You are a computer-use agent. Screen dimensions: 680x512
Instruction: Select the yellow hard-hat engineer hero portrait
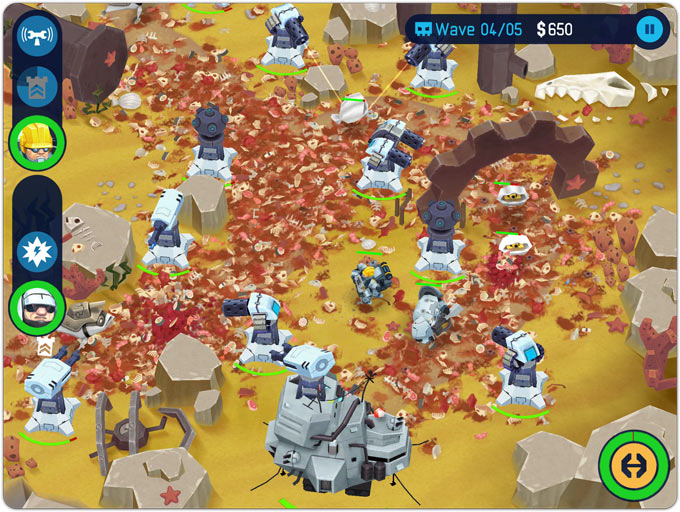37,141
